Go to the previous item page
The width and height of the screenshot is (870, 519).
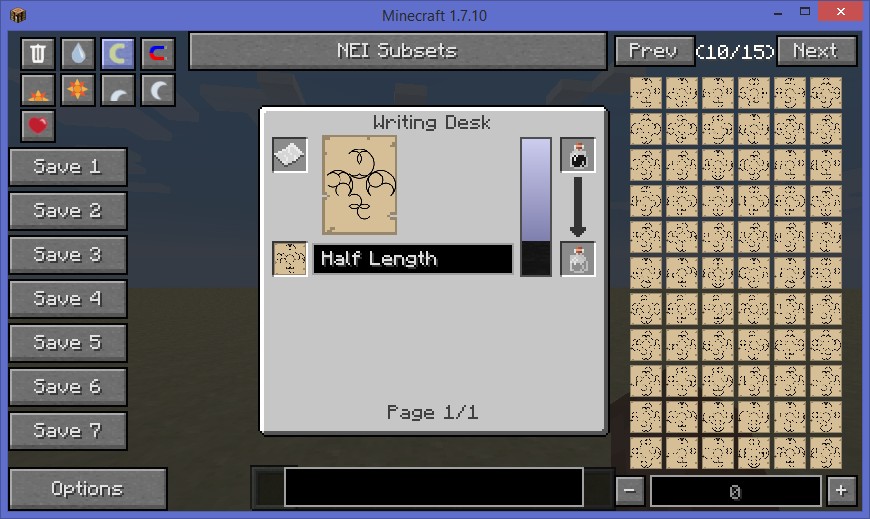[x=653, y=51]
